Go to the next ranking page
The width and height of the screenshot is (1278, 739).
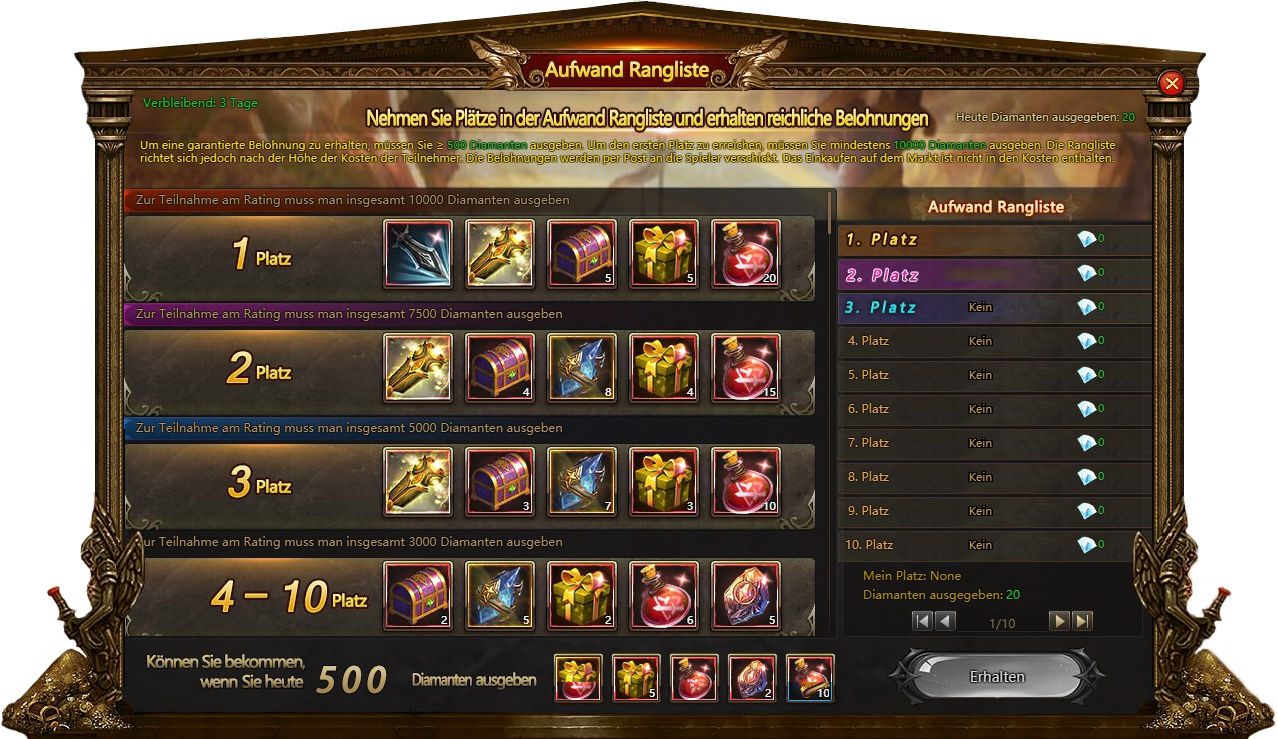pyautogui.click(x=1059, y=621)
